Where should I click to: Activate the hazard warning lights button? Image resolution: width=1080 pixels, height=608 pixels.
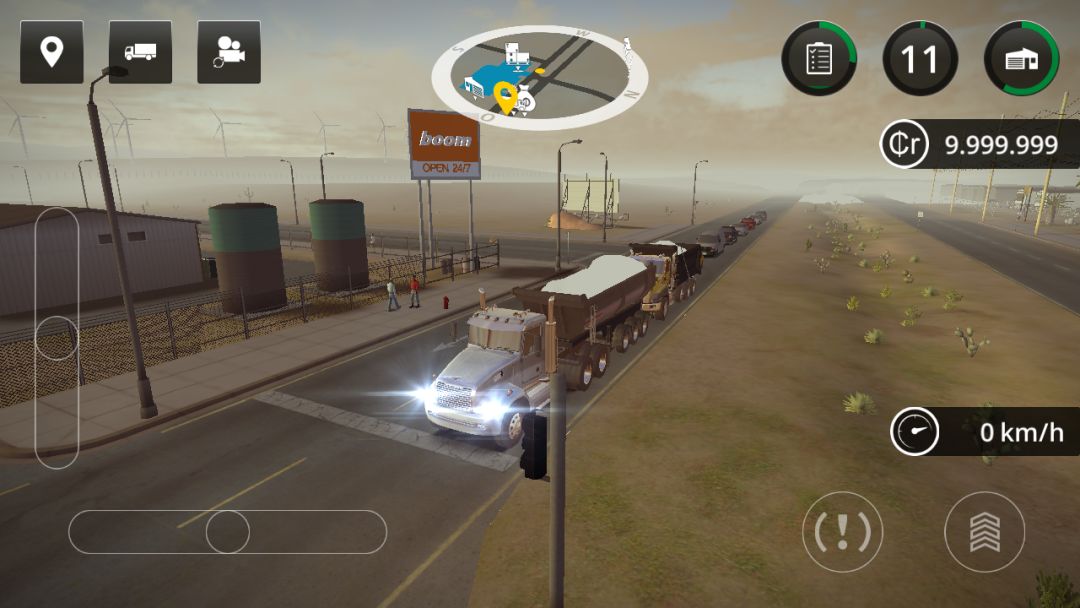842,532
